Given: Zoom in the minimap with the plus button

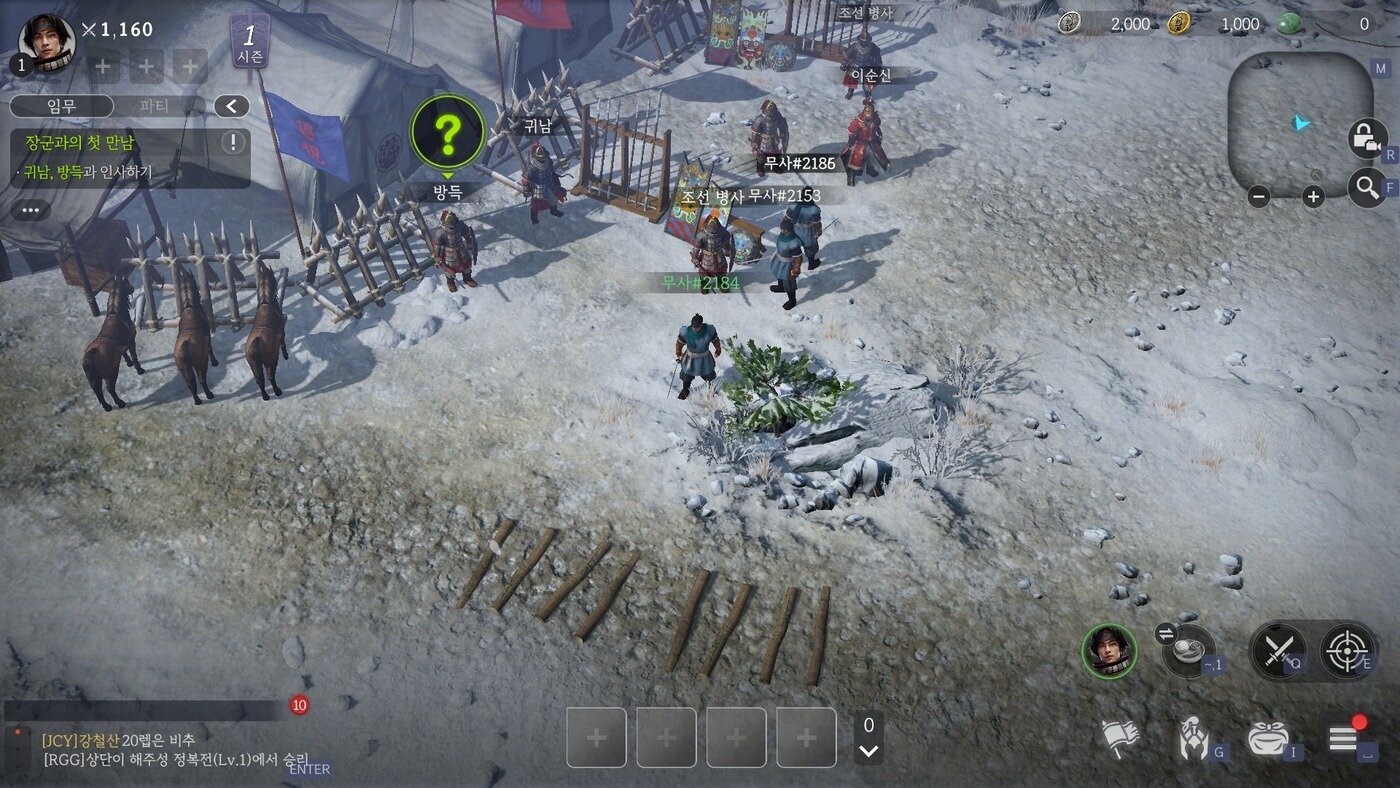Looking at the screenshot, I should pyautogui.click(x=1314, y=197).
